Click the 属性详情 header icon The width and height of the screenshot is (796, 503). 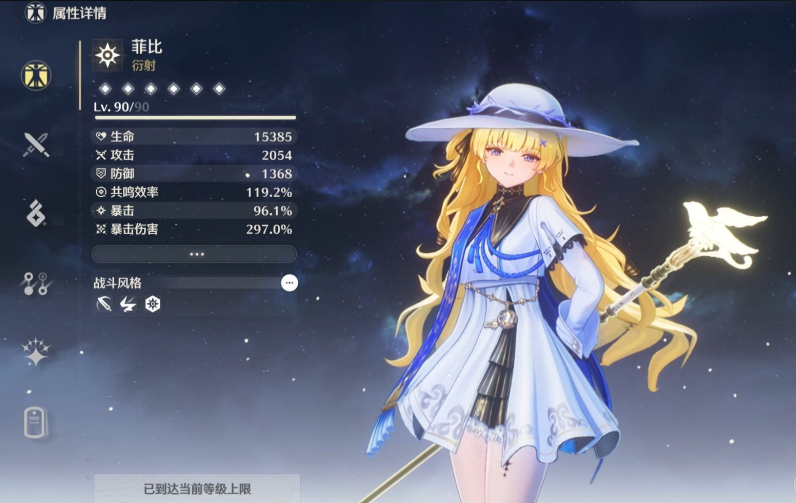tap(36, 13)
